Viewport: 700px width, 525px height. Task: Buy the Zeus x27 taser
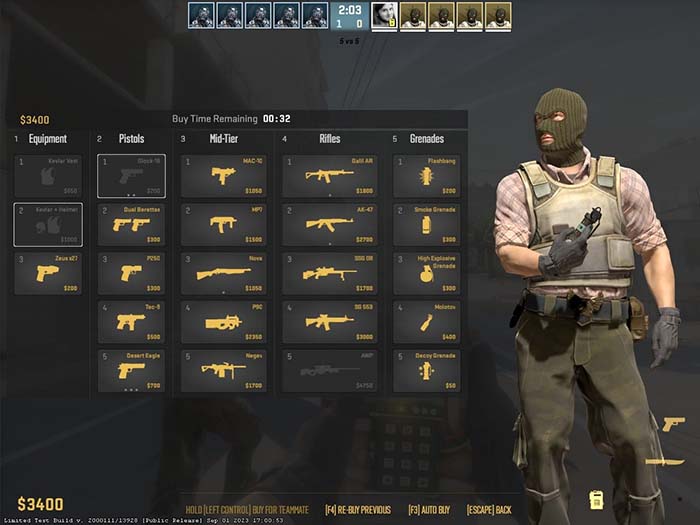pyautogui.click(x=48, y=273)
